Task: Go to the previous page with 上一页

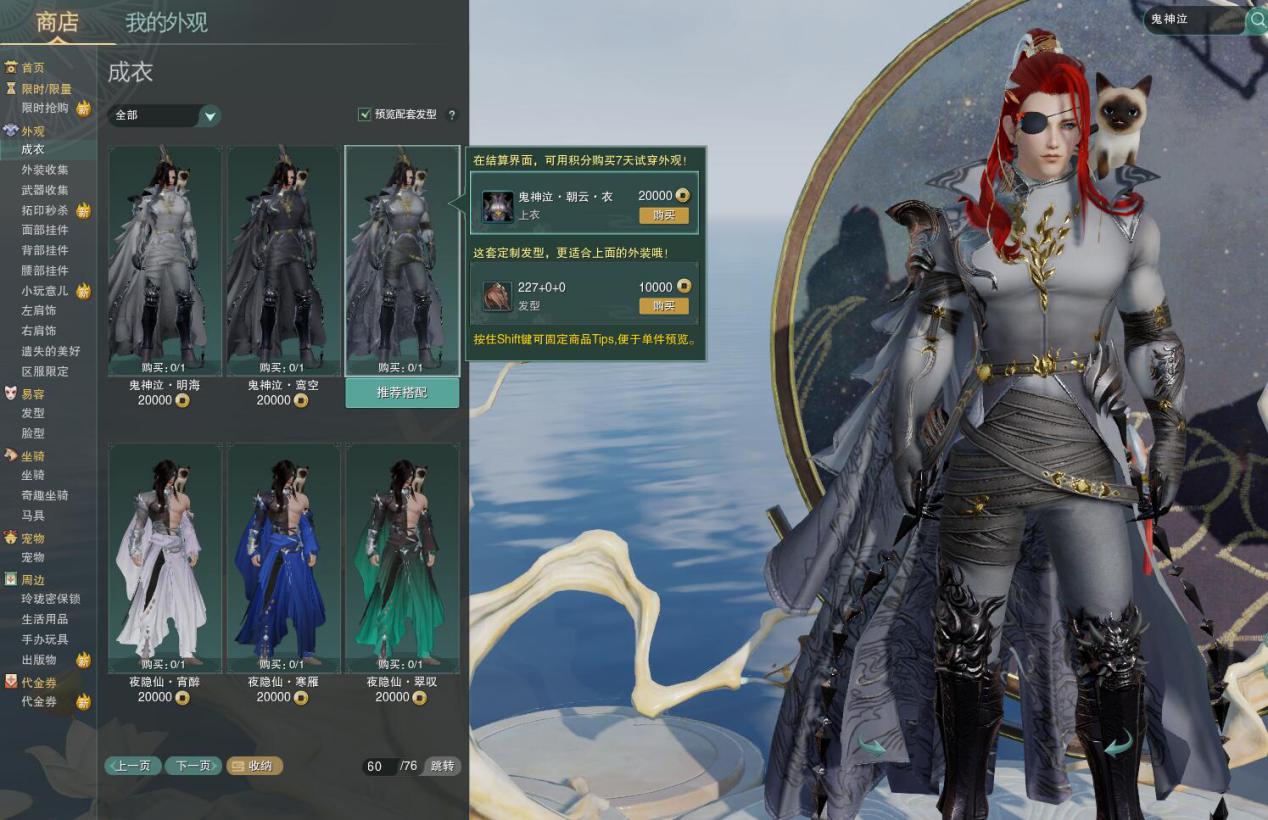Action: (133, 766)
